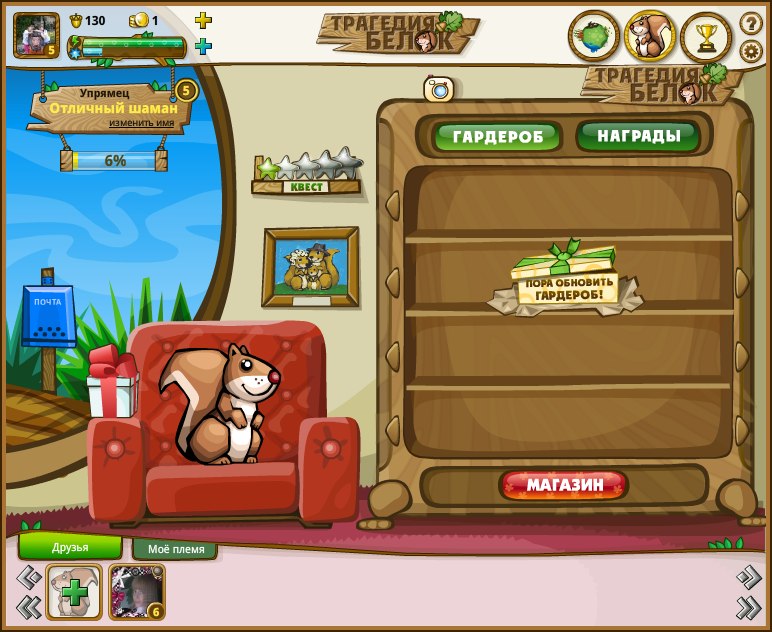Viewport: 772px width, 632px height.
Task: Add a friend with the green plus slot
Action: pyautogui.click(x=74, y=592)
